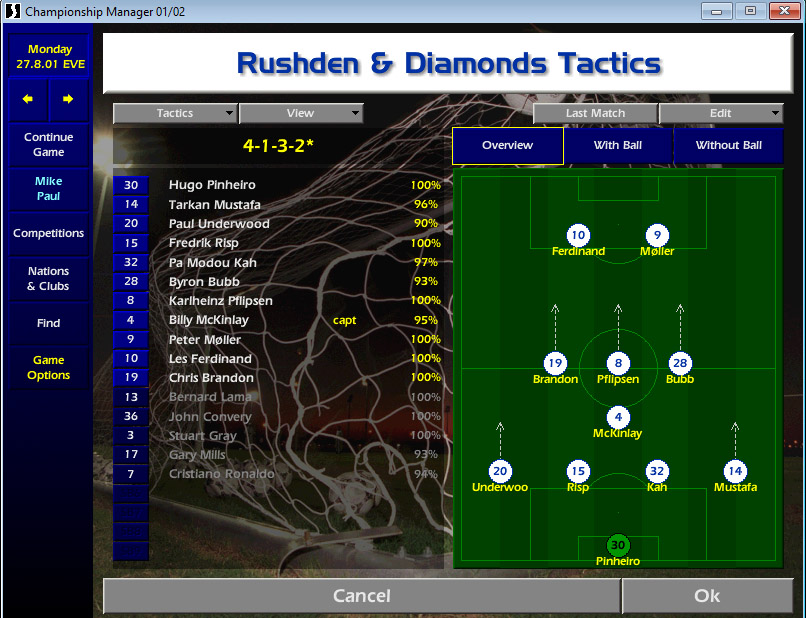Open the Find menu
806x618 pixels.
(49, 323)
